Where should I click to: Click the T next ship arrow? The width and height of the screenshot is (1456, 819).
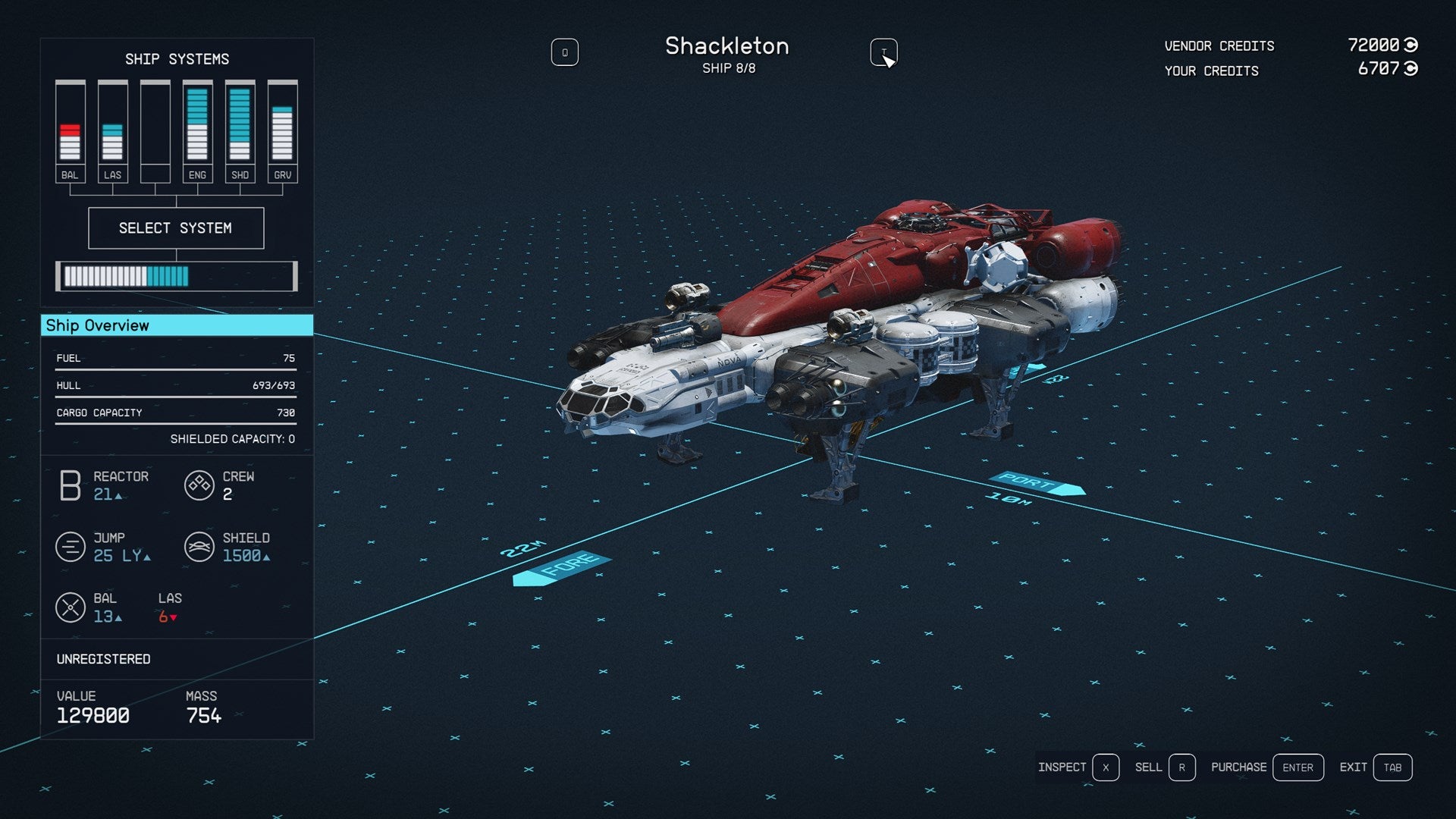tap(883, 52)
